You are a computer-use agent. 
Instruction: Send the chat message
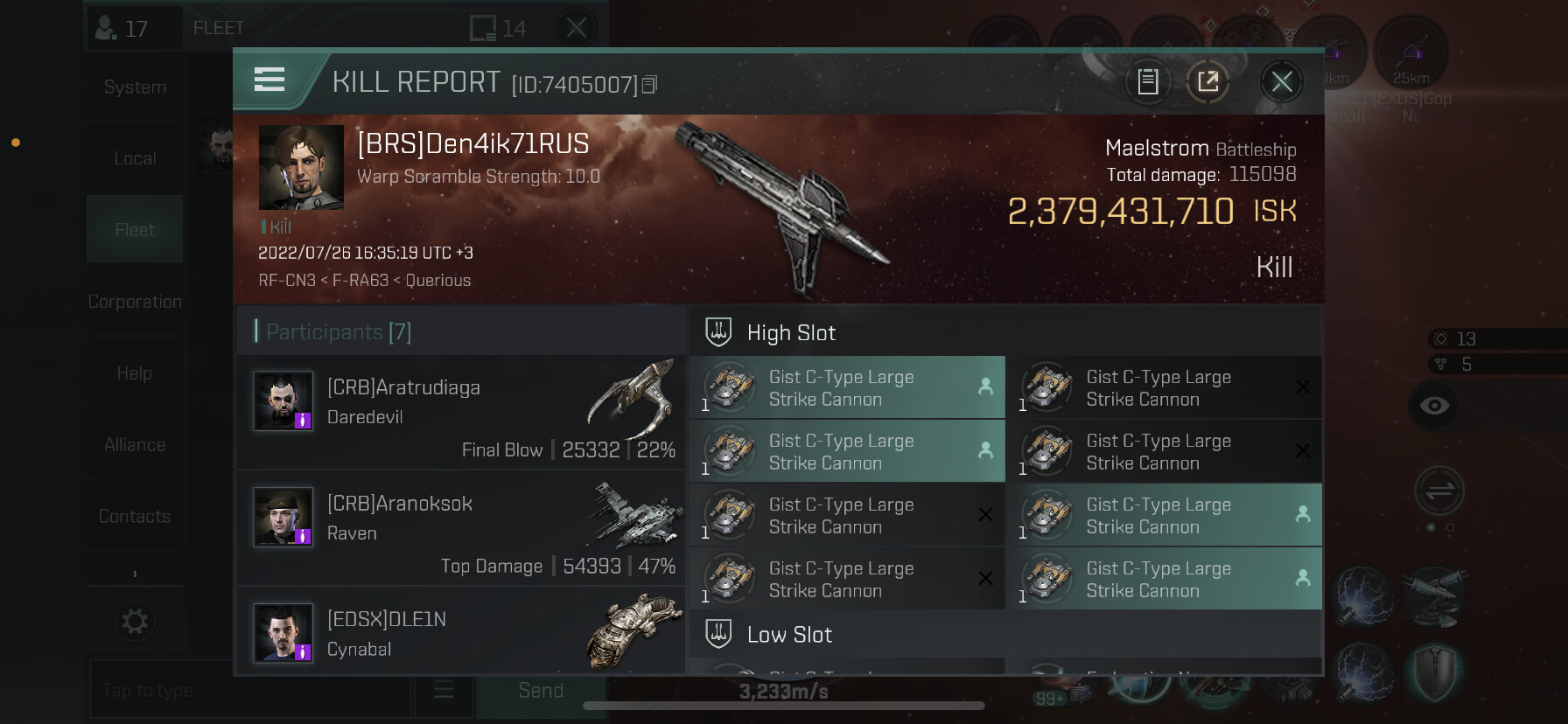point(541,691)
